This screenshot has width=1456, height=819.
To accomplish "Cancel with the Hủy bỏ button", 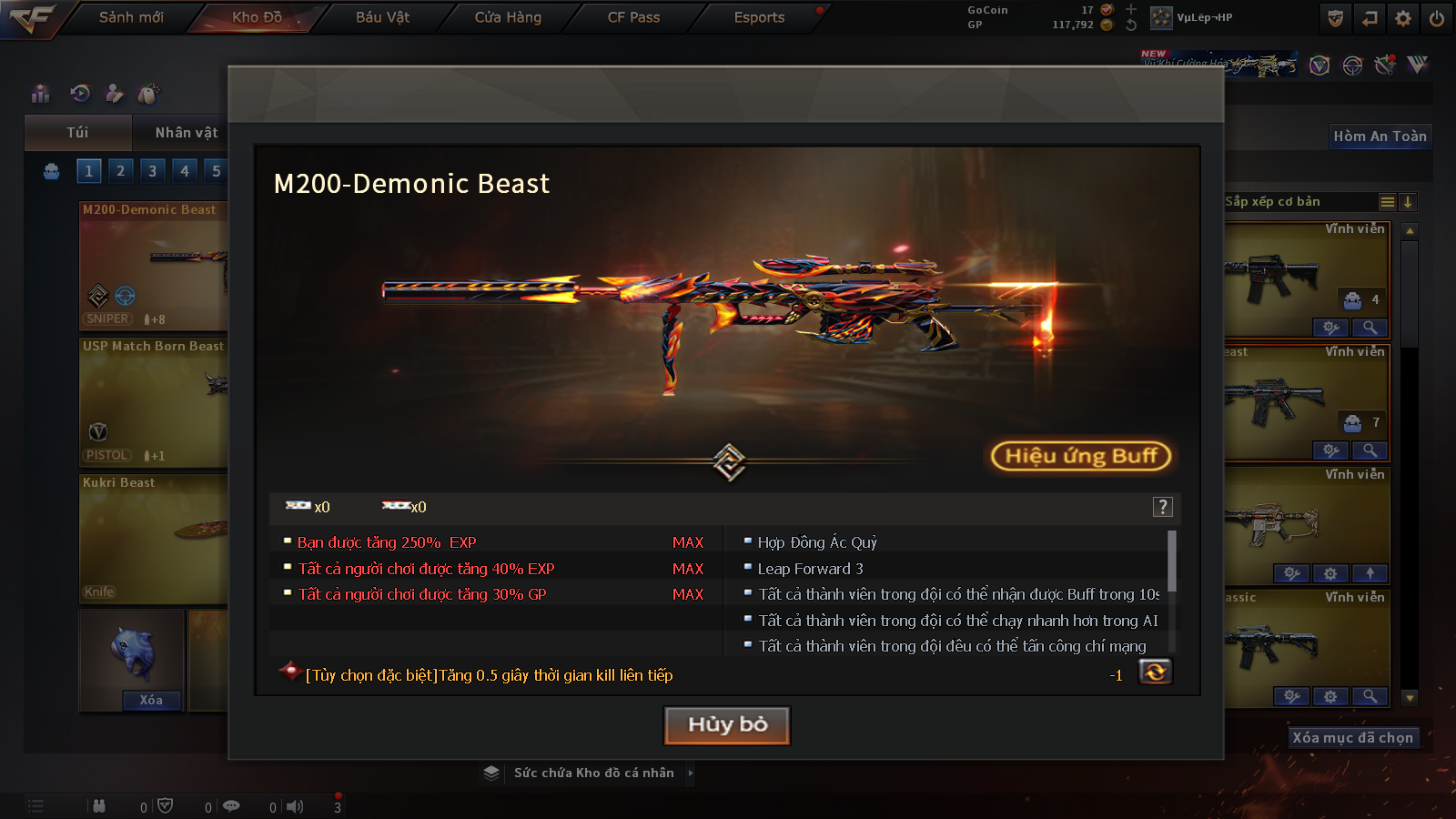I will tap(727, 725).
